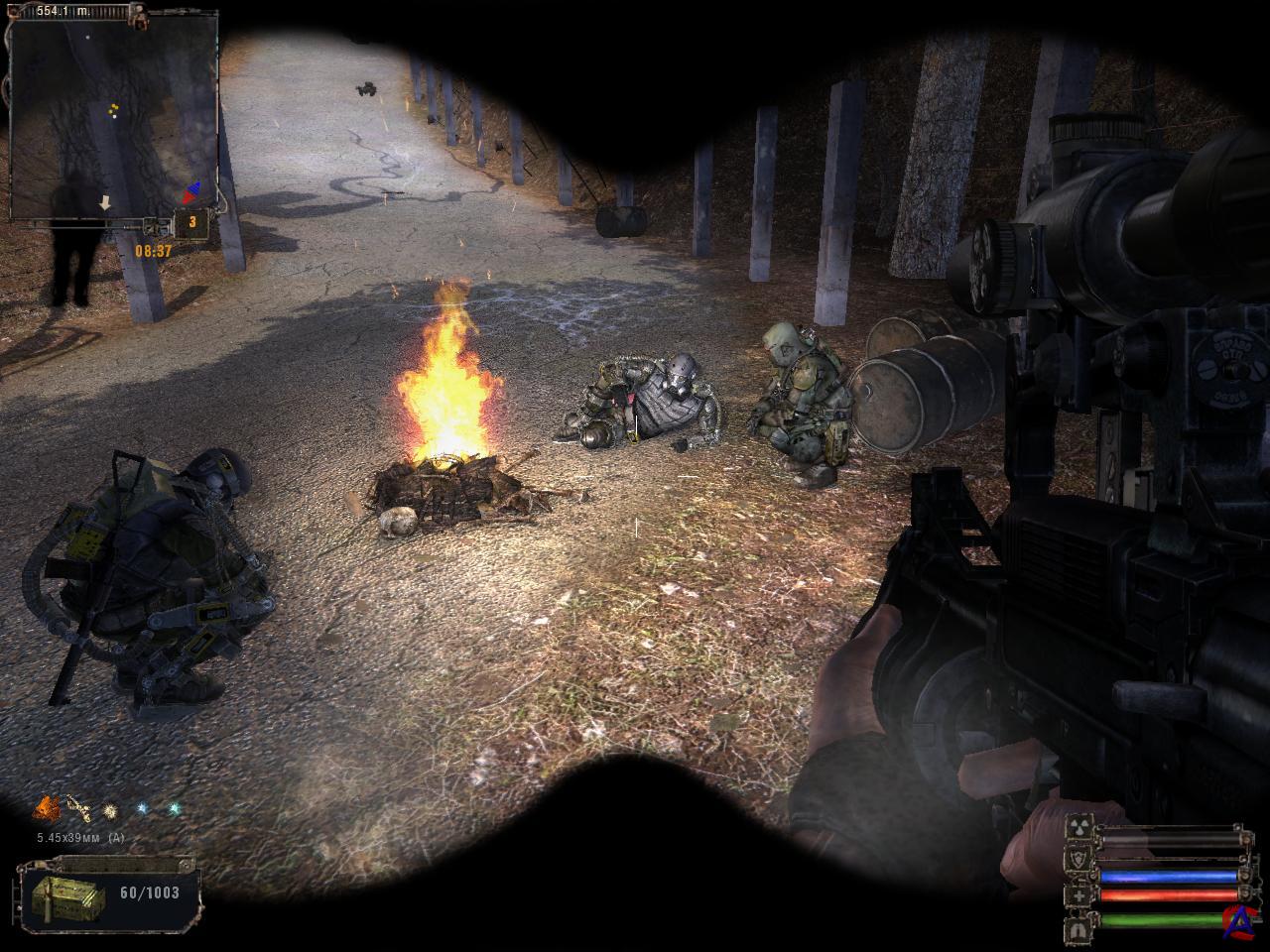Click the green ammo box icon
The image size is (1270, 952).
tap(68, 897)
